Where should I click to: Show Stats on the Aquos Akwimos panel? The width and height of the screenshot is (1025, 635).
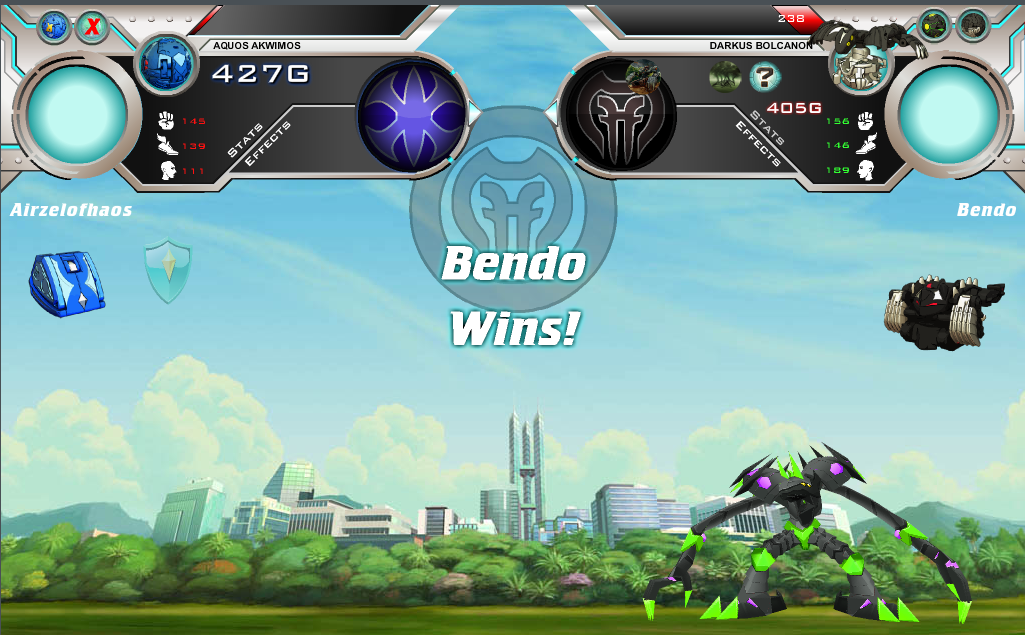tap(245, 141)
